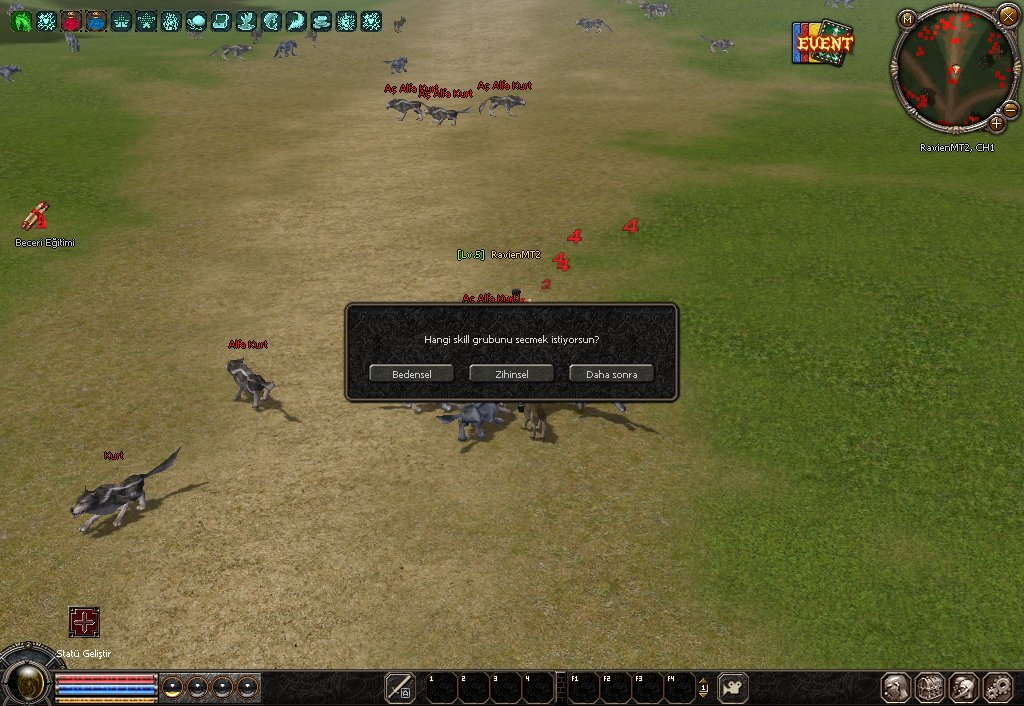Open the EVENT cards icon
The image size is (1024, 706).
(x=823, y=44)
